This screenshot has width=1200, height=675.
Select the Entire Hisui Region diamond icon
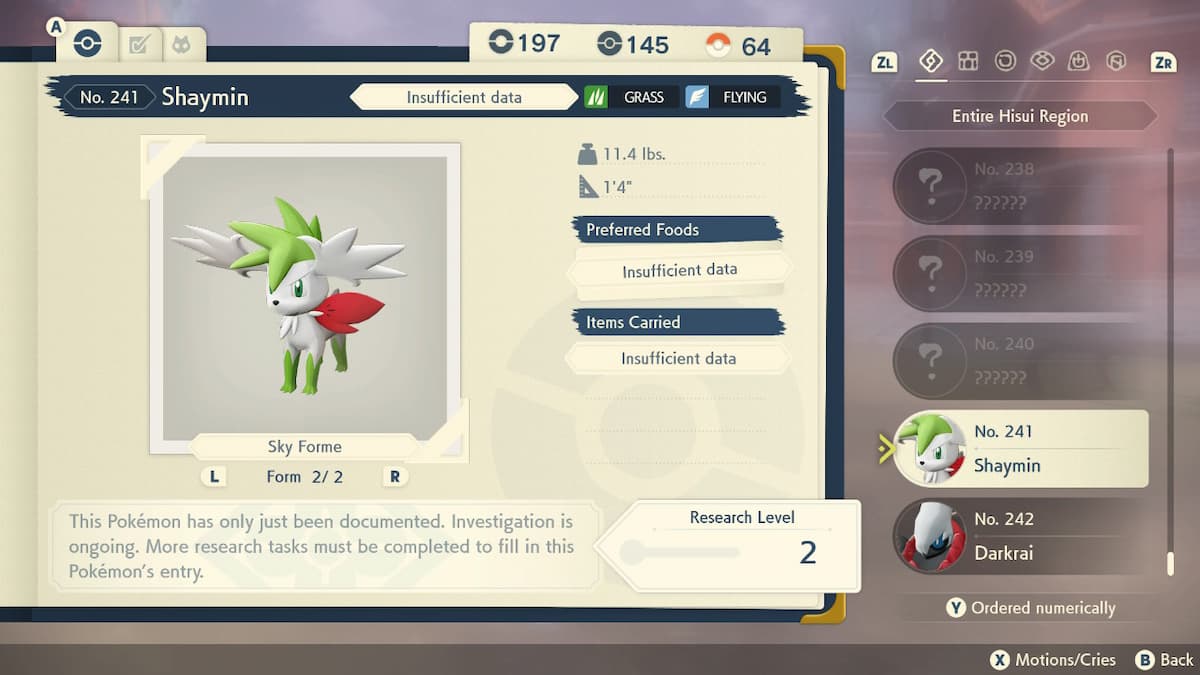[931, 62]
